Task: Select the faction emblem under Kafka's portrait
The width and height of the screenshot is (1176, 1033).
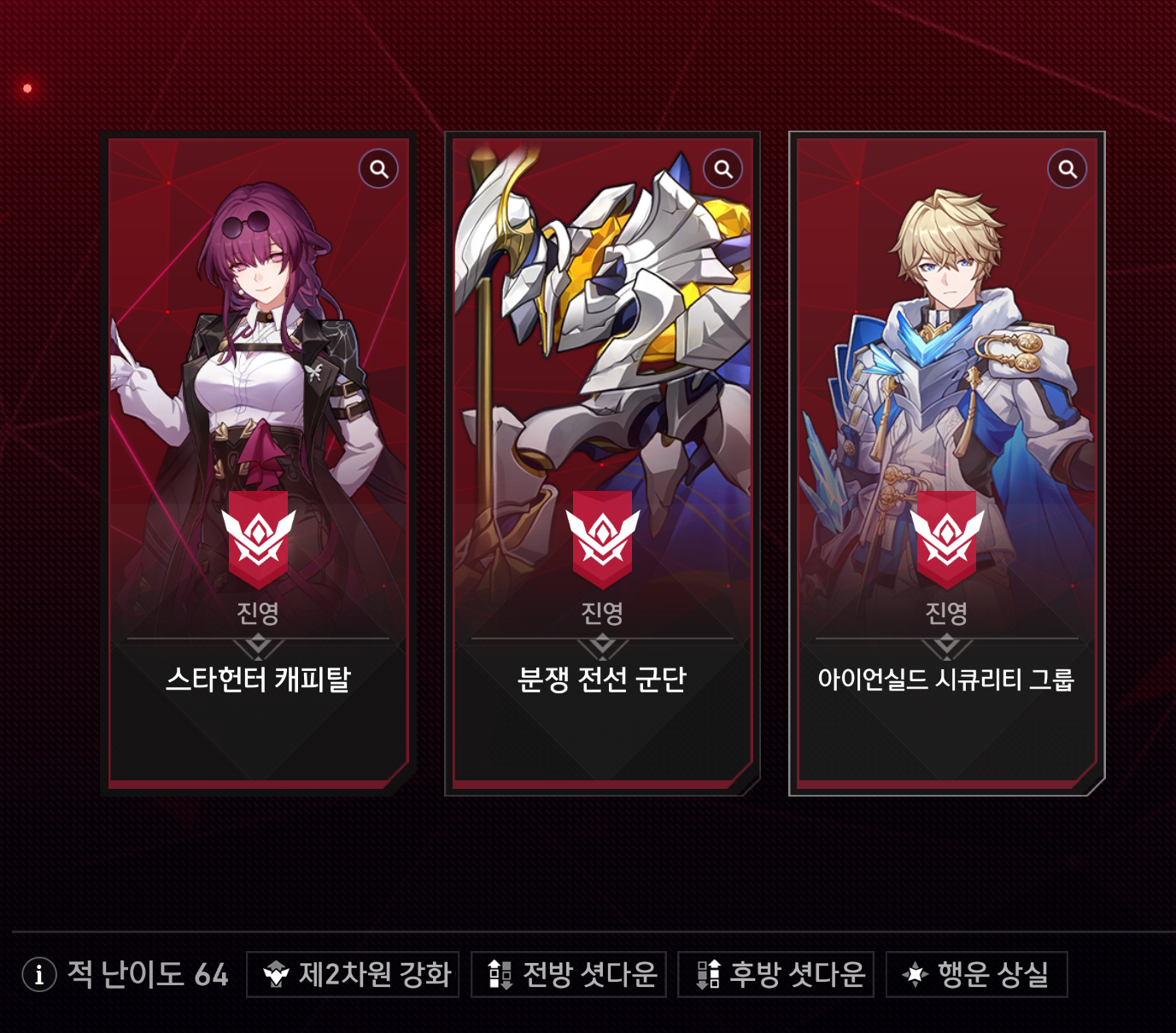Action: pos(259,535)
